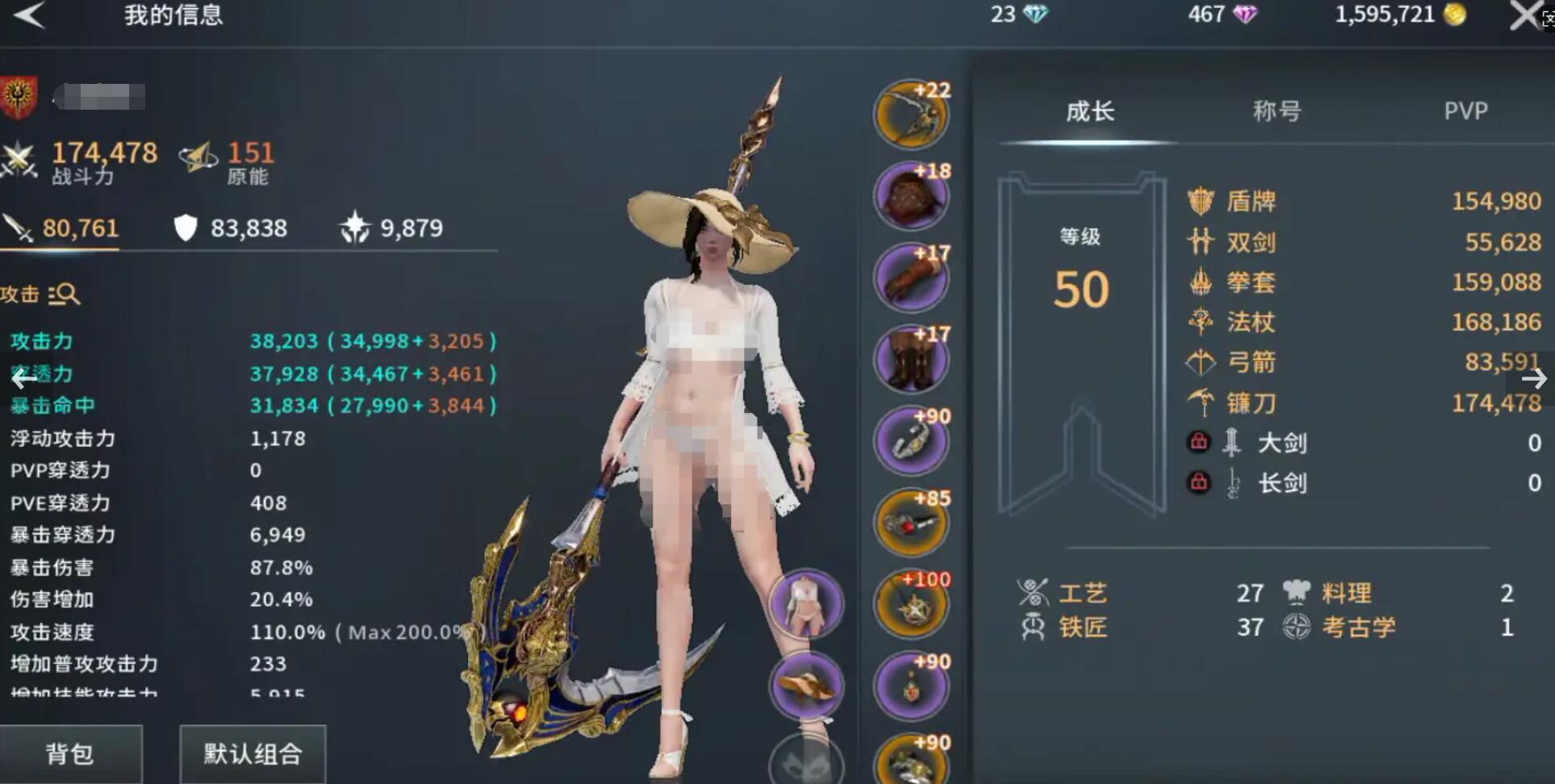Expand the right panel arrow chevron
Image resolution: width=1555 pixels, height=784 pixels.
click(1533, 379)
